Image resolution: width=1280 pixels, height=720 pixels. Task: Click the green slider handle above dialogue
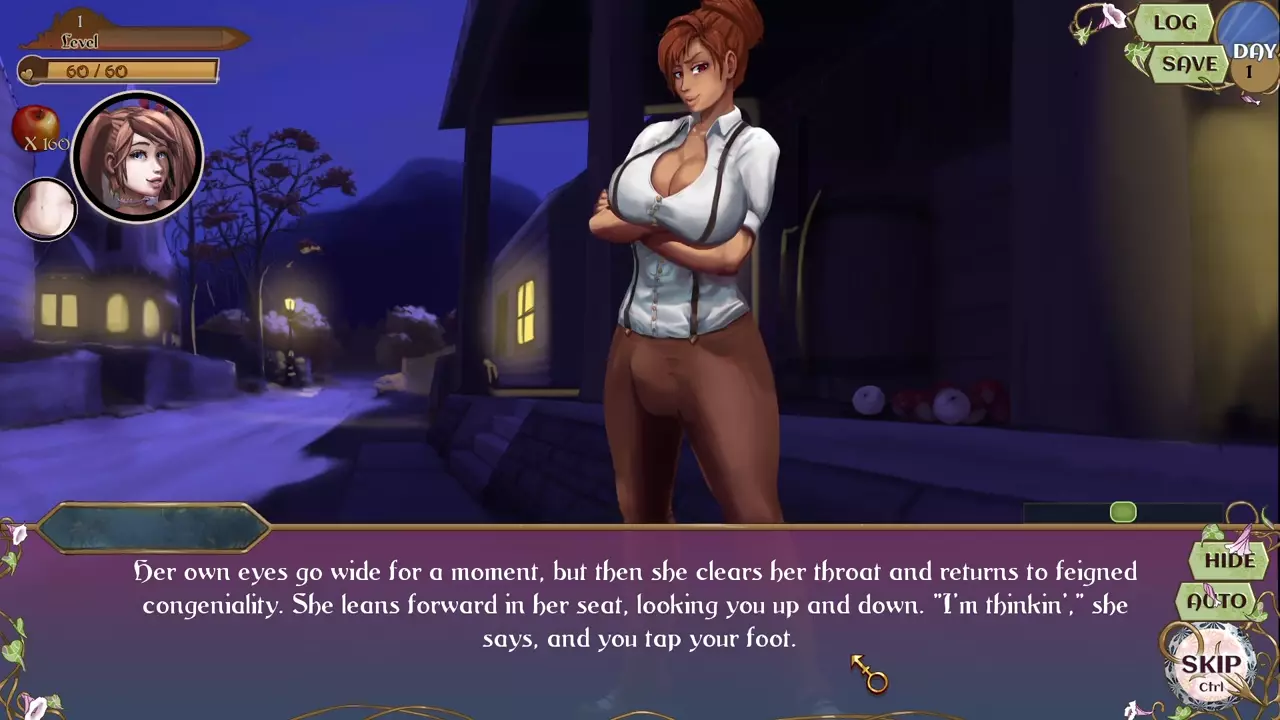(1123, 513)
